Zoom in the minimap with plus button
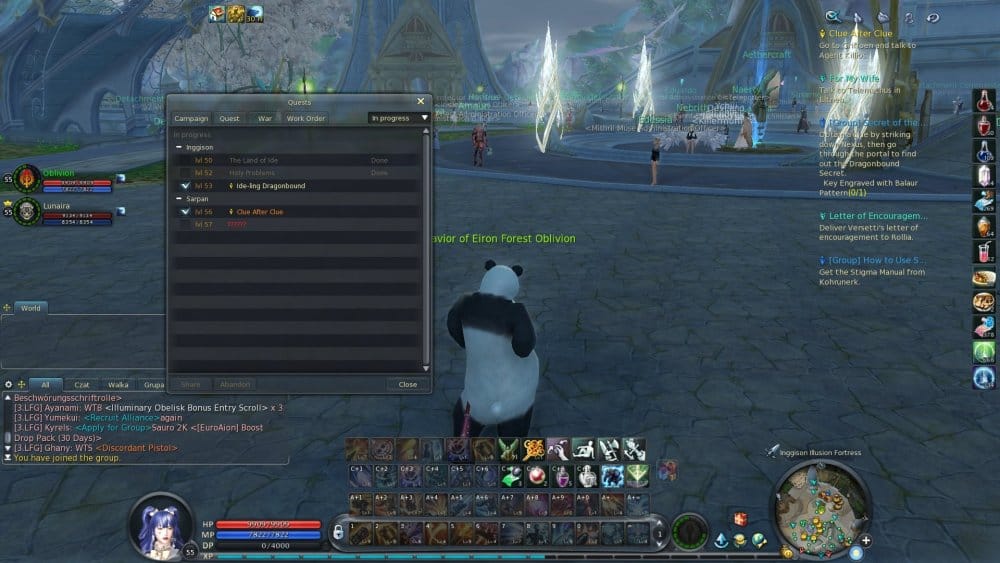Viewport: 1000px width, 563px height. 865,541
